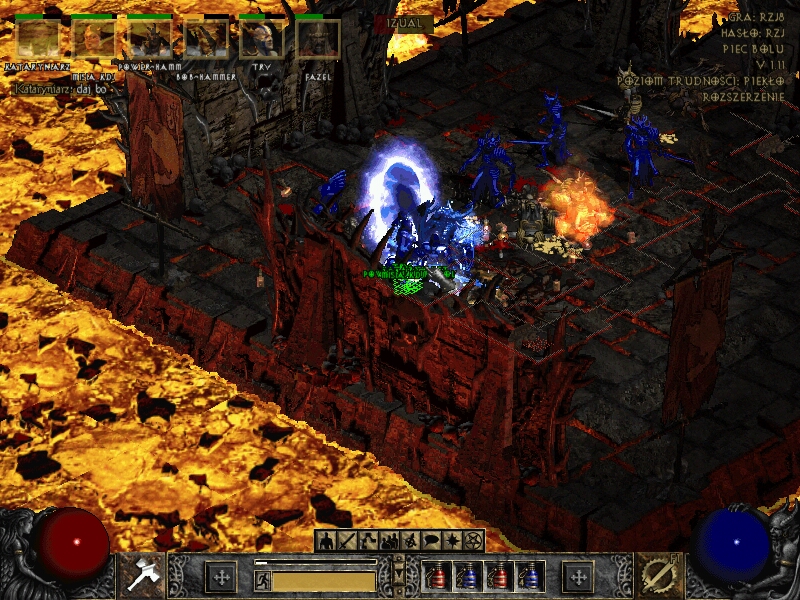Use the rightmost blue mana potion
This screenshot has width=800, height=600.
(x=530, y=577)
